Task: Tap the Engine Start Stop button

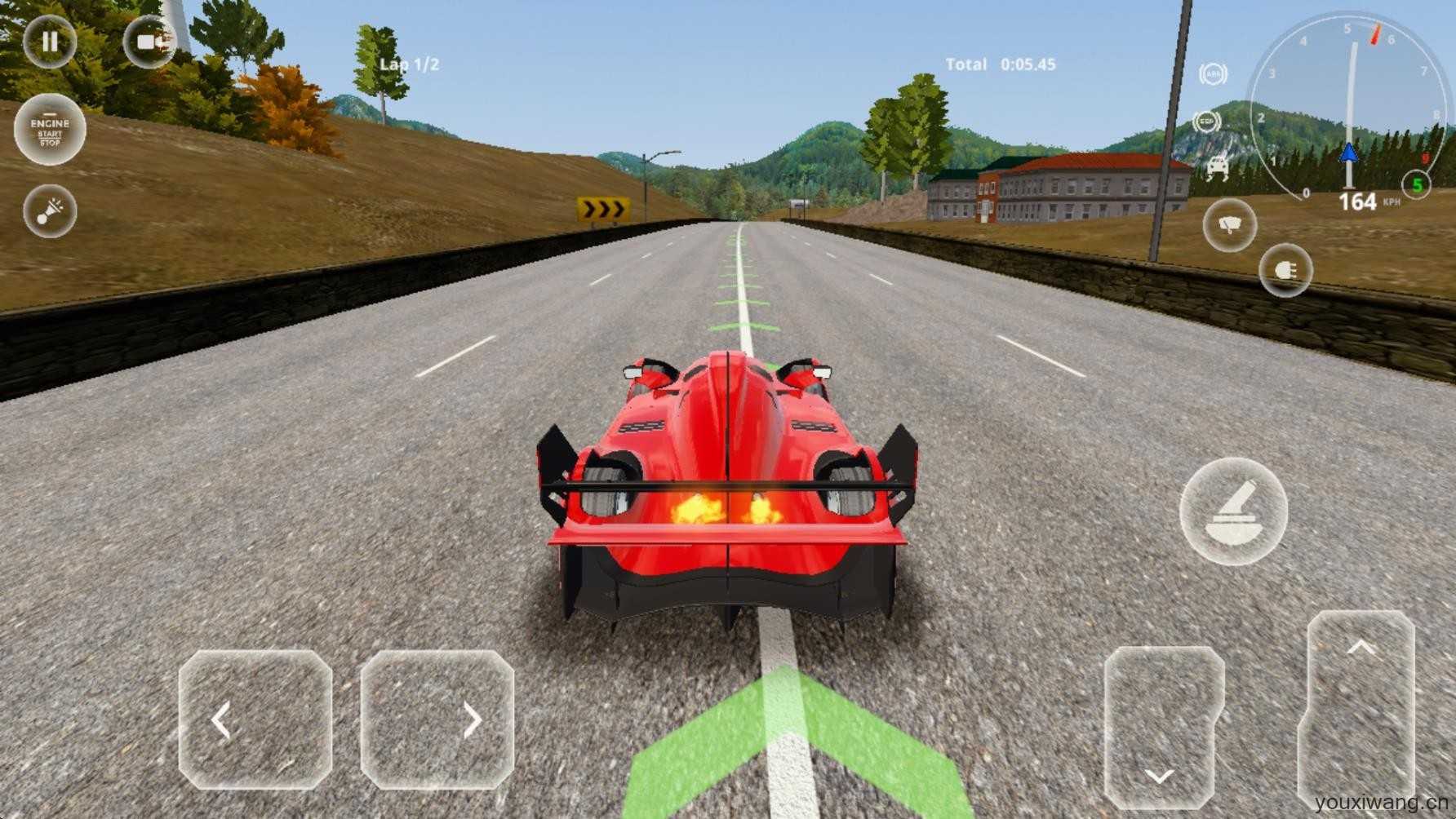Action: click(x=50, y=131)
